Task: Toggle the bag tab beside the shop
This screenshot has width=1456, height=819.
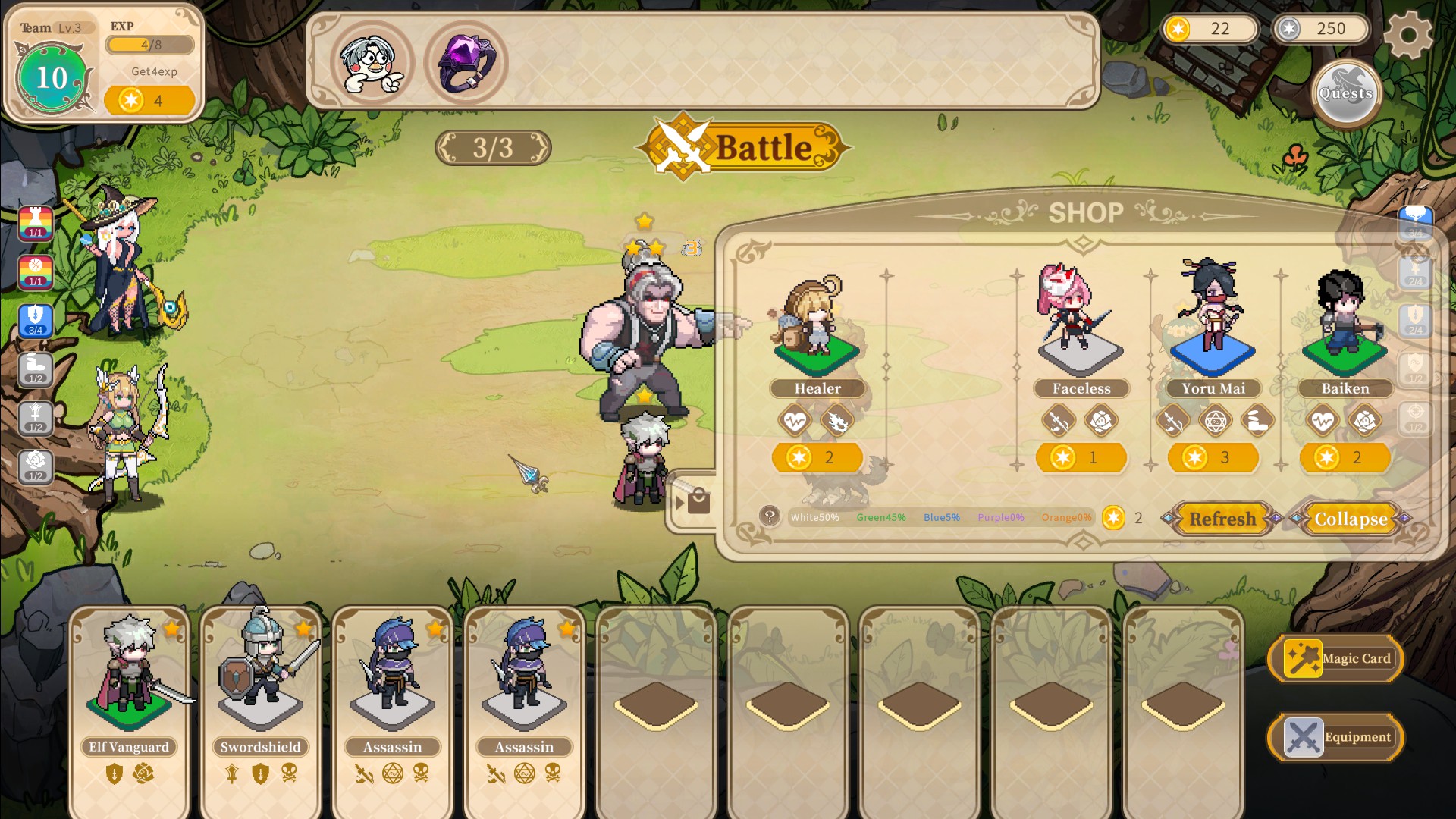Action: tap(693, 501)
